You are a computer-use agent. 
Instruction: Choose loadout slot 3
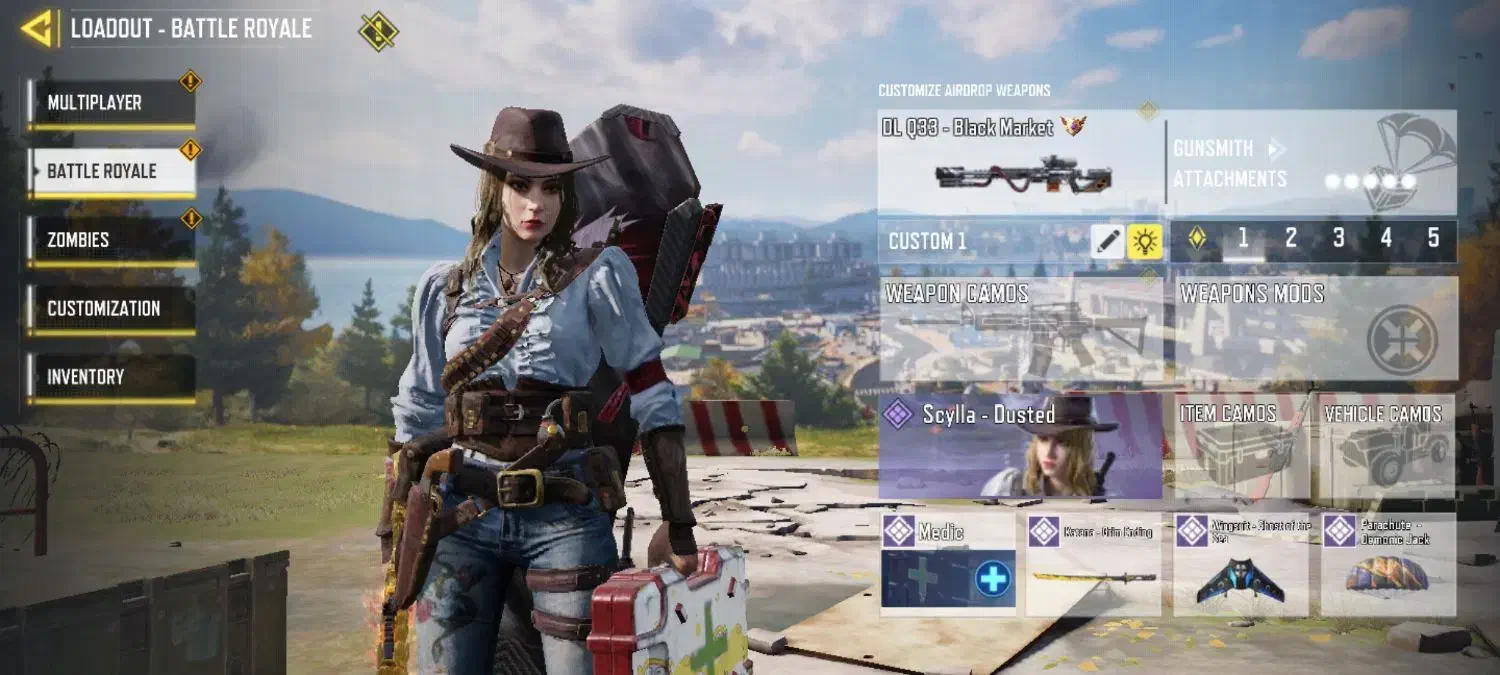(1339, 238)
